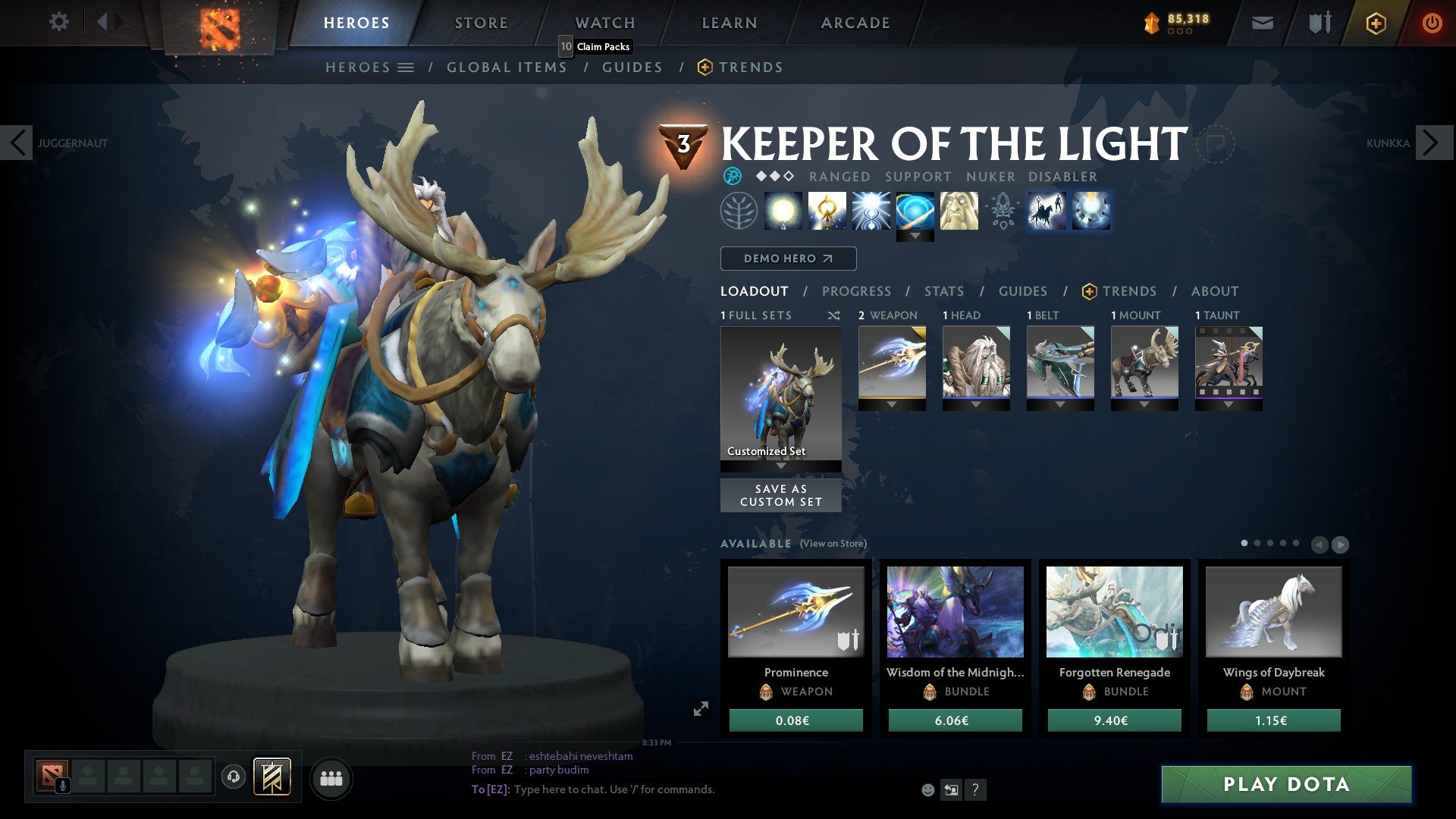This screenshot has height=819, width=1456.
Task: Switch to the Stats tab
Action: click(x=943, y=291)
